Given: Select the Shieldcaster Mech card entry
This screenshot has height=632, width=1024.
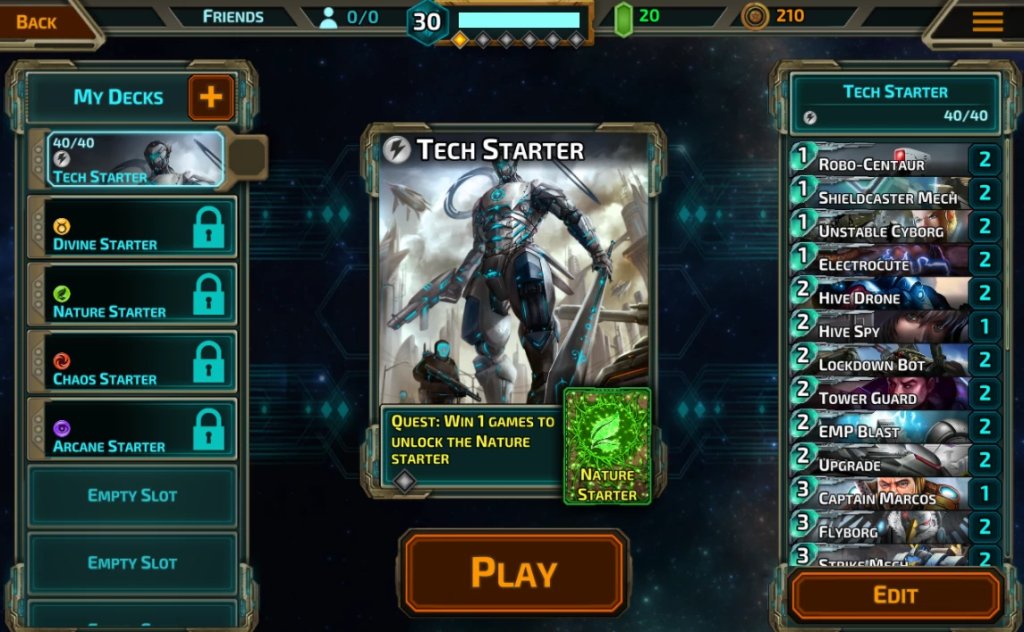Looking at the screenshot, I should tap(880, 196).
